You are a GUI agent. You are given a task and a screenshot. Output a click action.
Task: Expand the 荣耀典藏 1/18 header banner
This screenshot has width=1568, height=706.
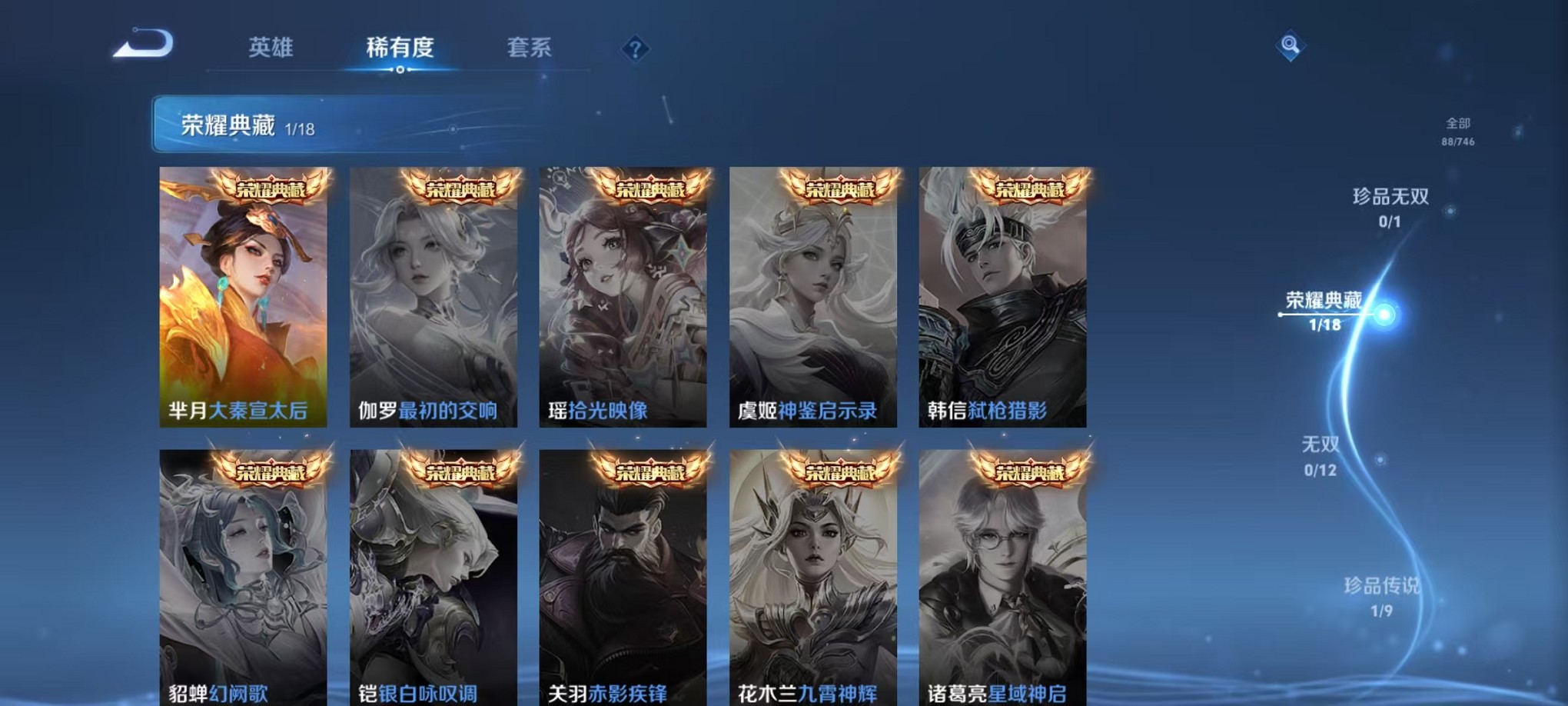click(231, 123)
